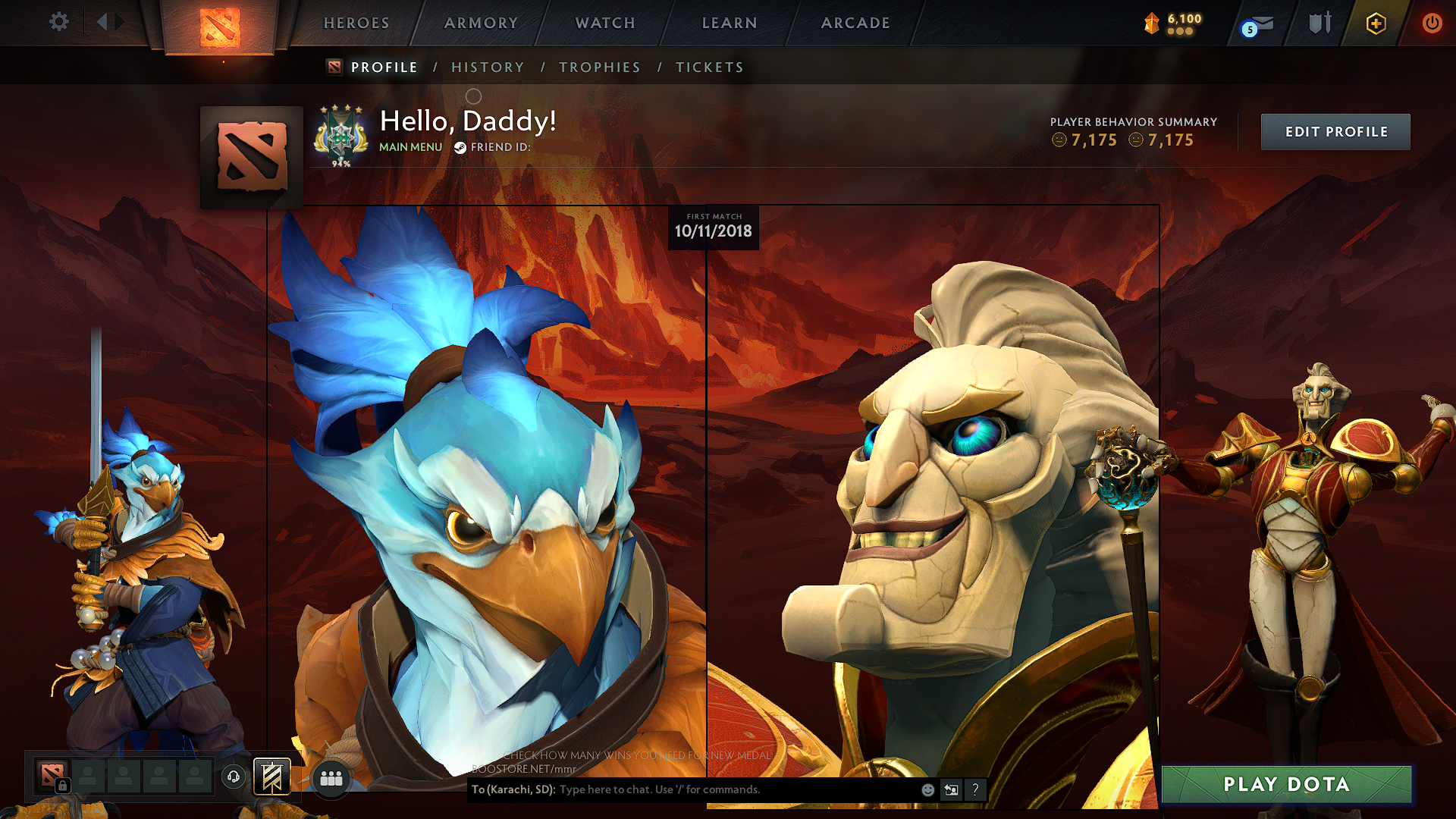Click the settings gear icon

(58, 22)
